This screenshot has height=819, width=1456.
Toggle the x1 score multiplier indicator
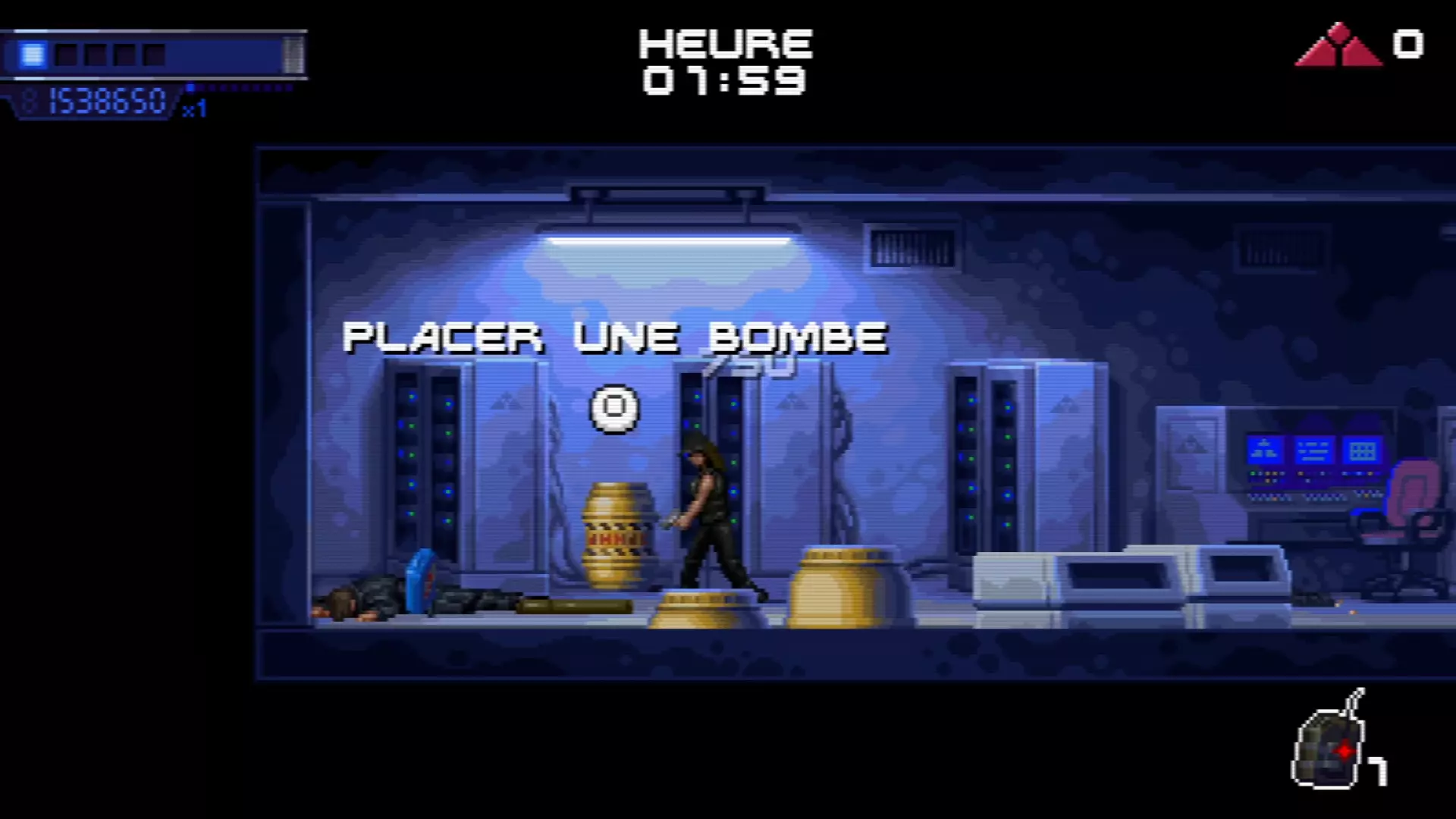click(196, 108)
